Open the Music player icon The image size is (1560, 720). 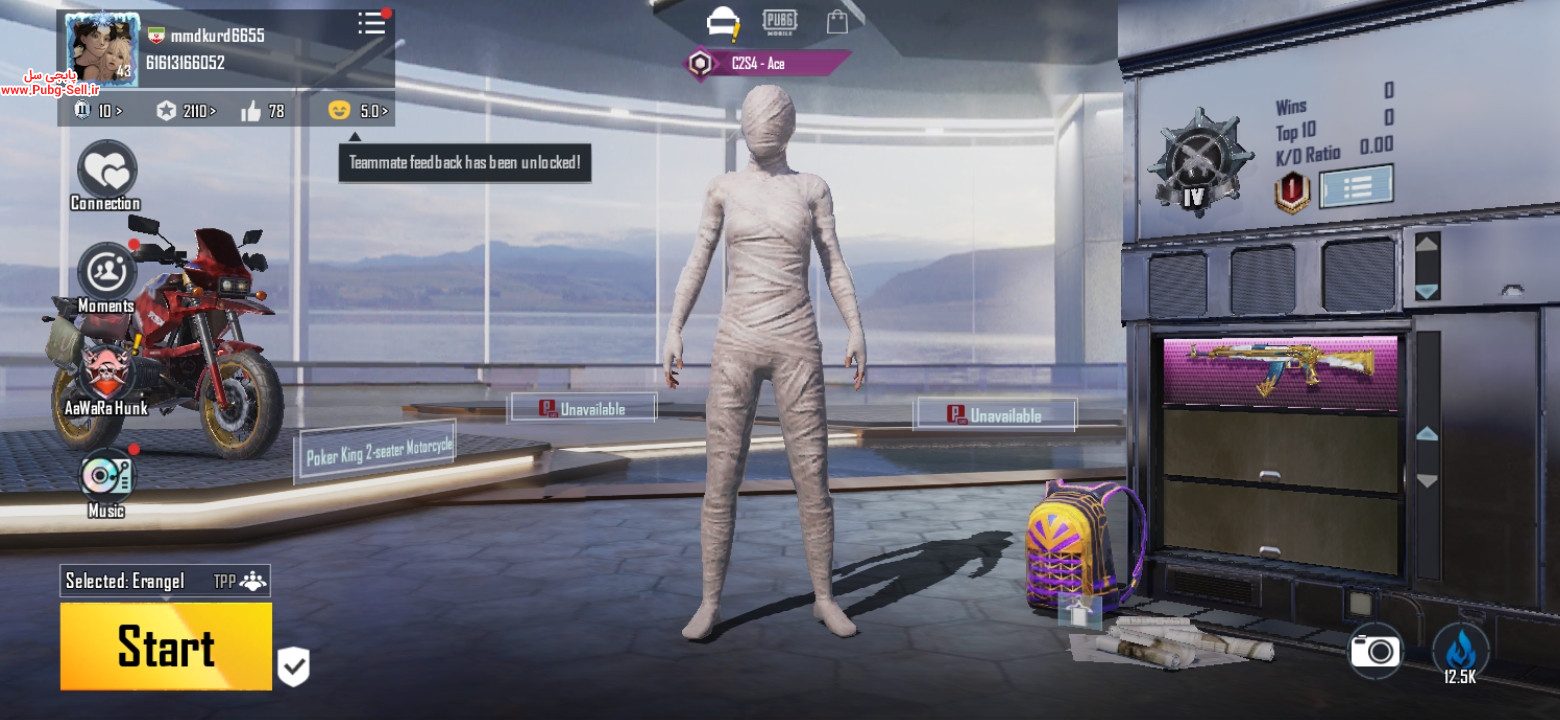pos(106,477)
